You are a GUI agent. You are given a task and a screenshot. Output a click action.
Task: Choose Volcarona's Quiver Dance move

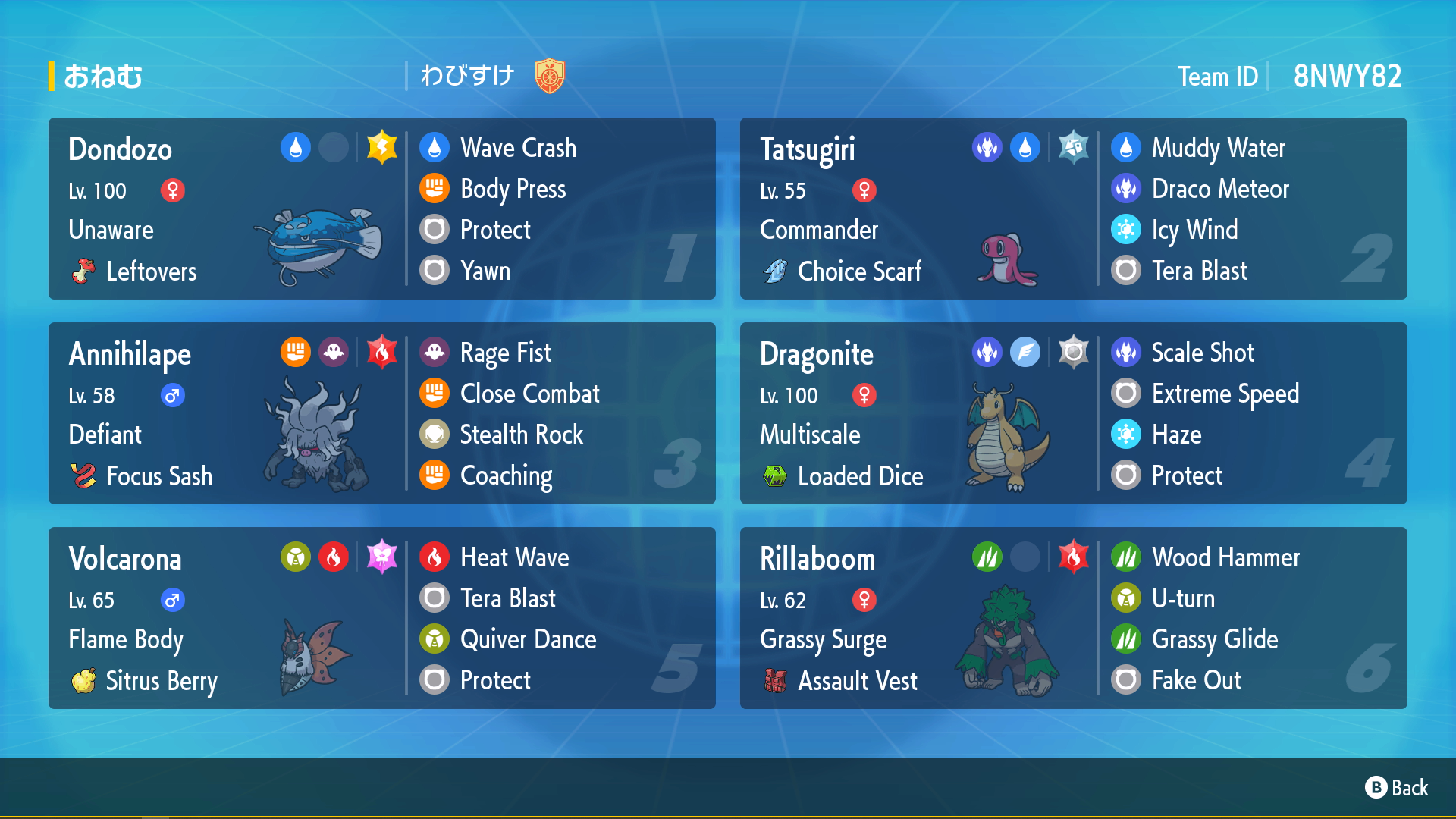(528, 639)
